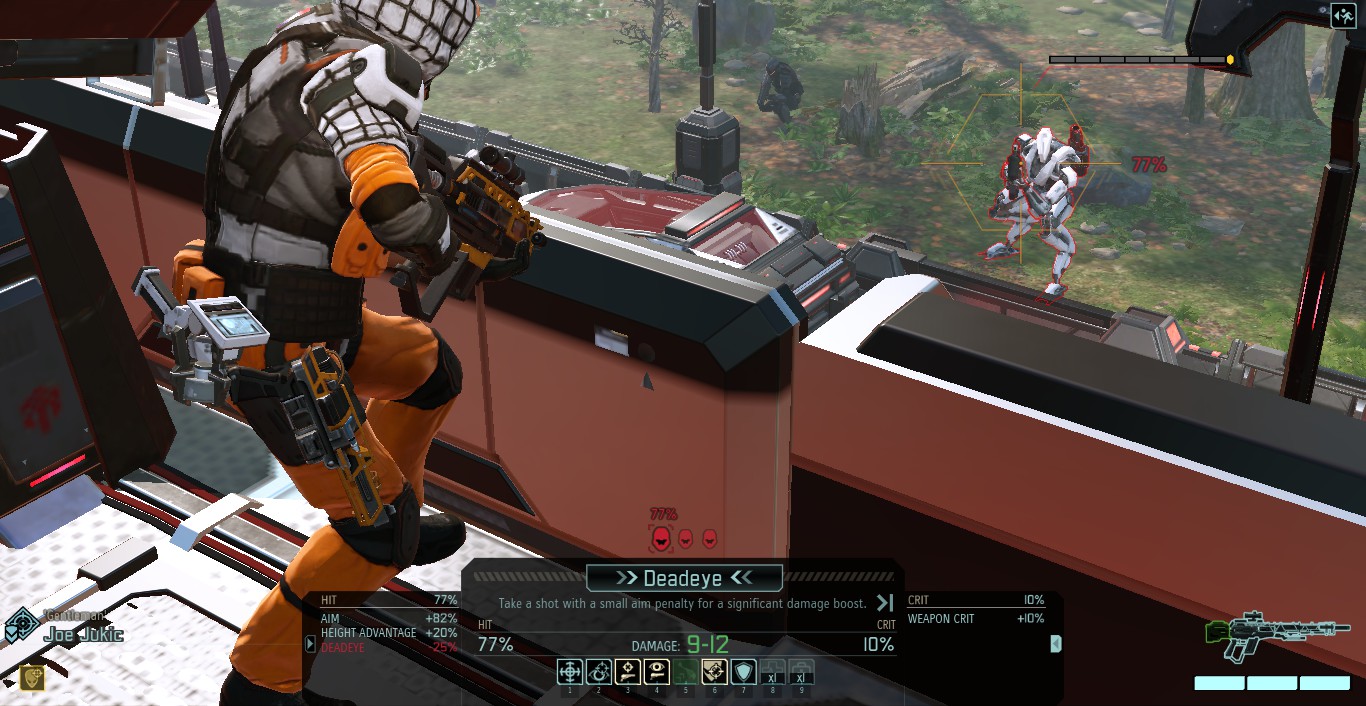Open the top-right corner menu icon
Screen dimensions: 1366x706
point(1343,15)
